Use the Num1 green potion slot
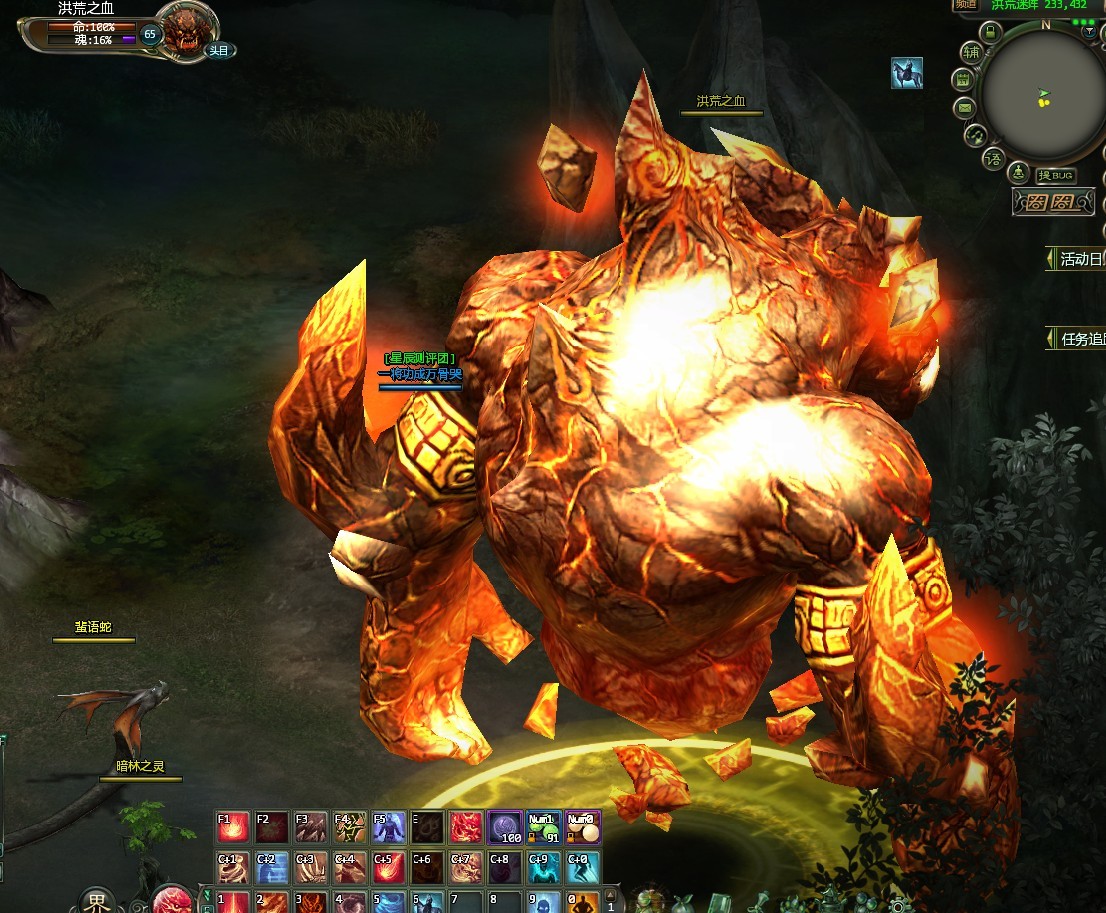1106x913 pixels. 544,828
